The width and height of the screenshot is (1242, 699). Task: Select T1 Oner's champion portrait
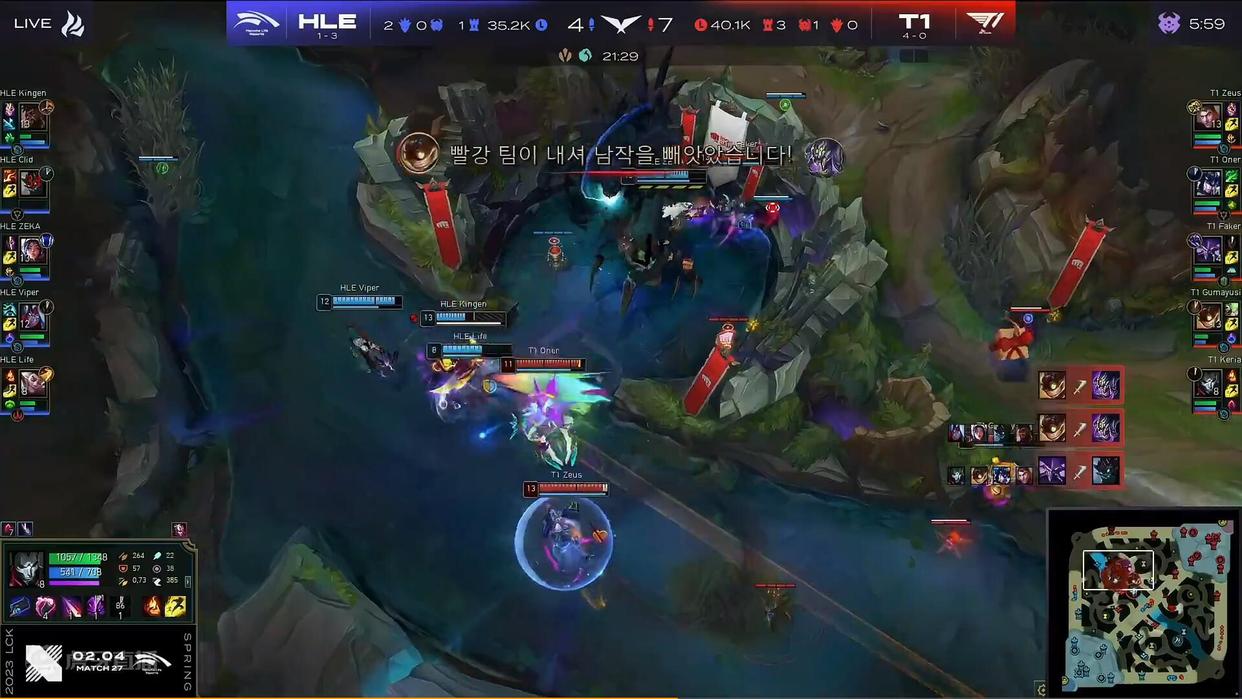1208,183
